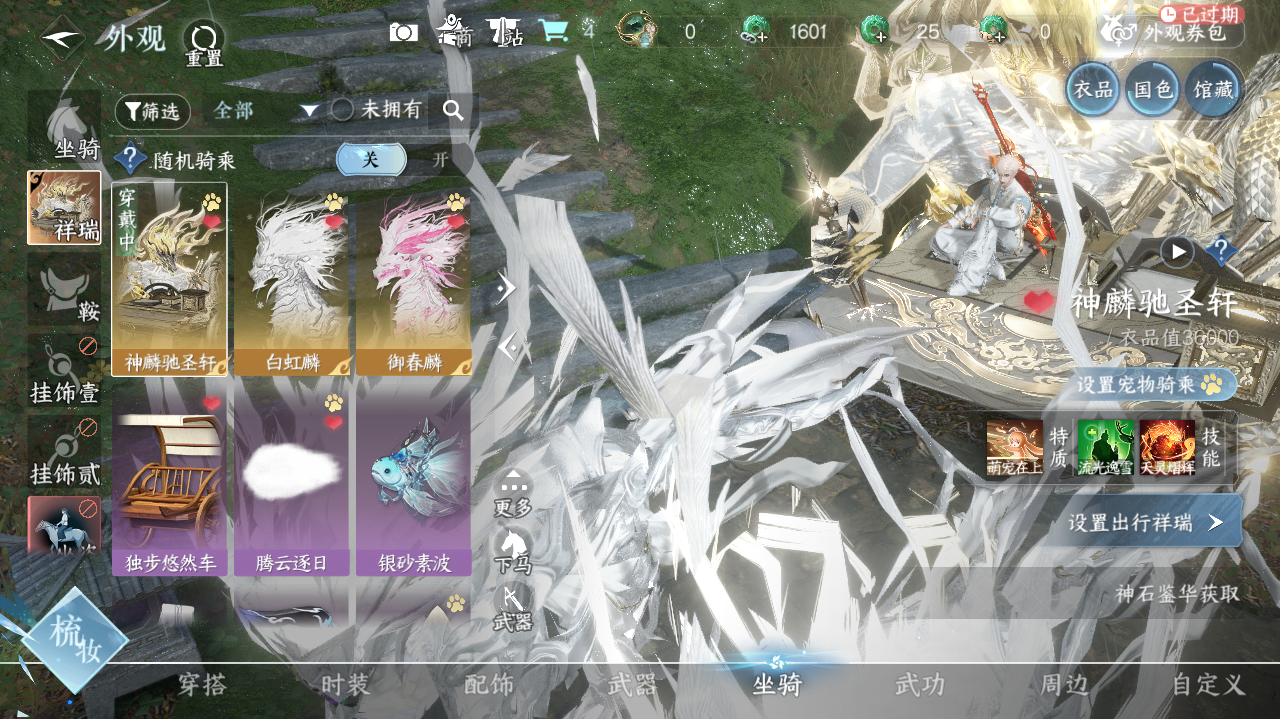Select the 白虹麟 mount card
The width and height of the screenshot is (1280, 719).
pos(291,279)
